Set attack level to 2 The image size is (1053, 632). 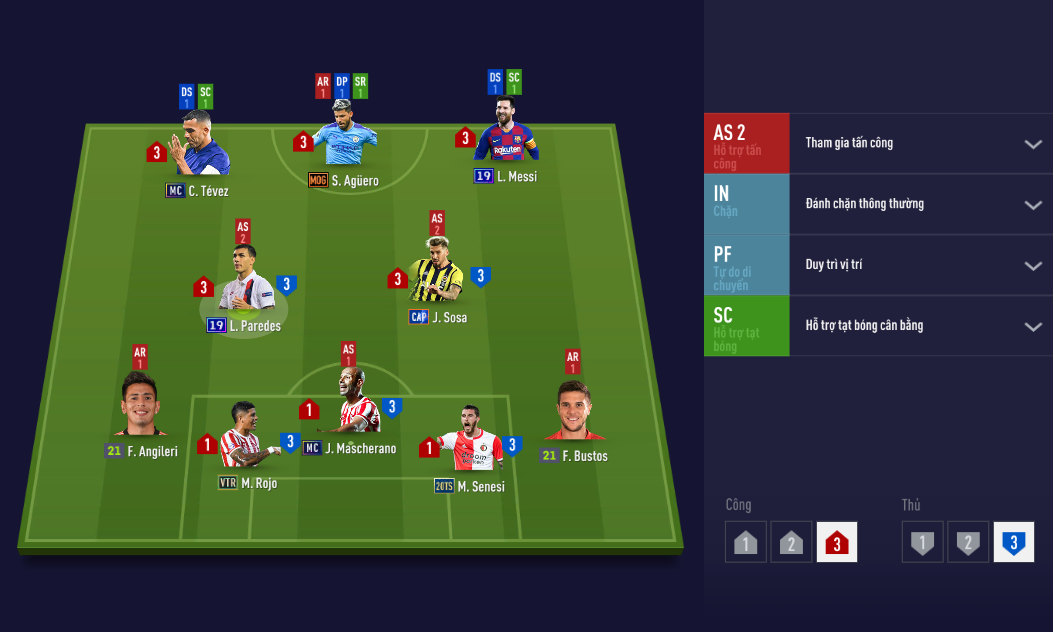coord(791,542)
